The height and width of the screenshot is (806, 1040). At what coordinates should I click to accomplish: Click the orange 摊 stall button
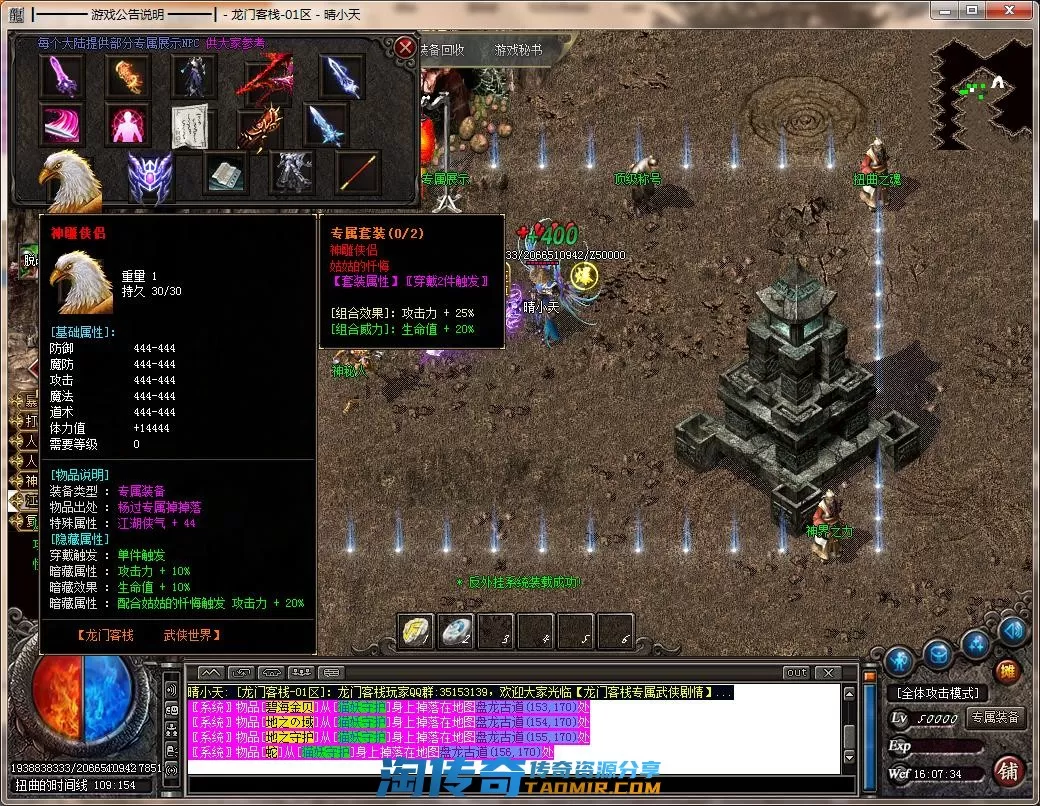[1008, 671]
